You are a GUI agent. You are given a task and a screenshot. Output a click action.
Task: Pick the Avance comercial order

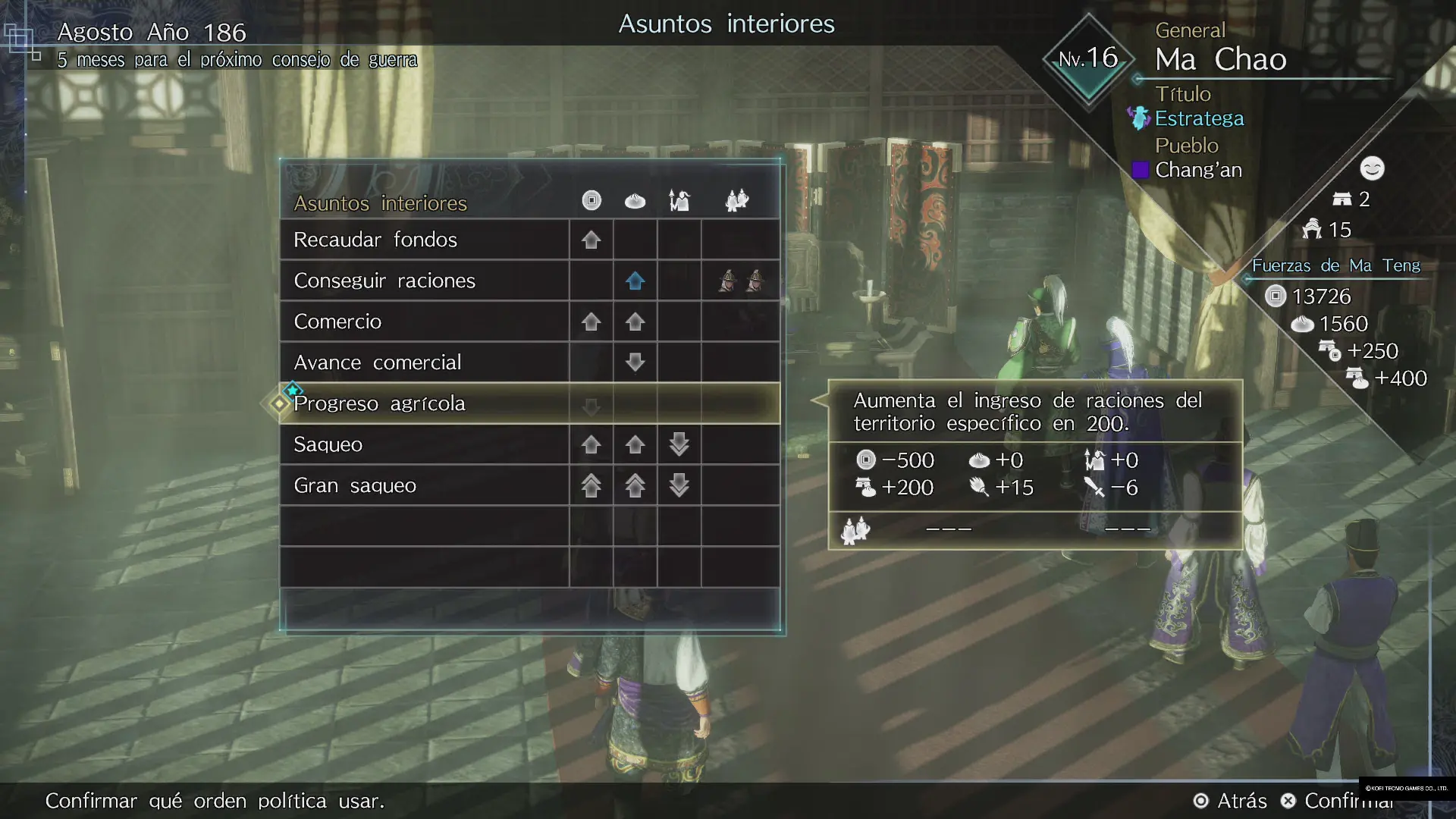click(377, 362)
